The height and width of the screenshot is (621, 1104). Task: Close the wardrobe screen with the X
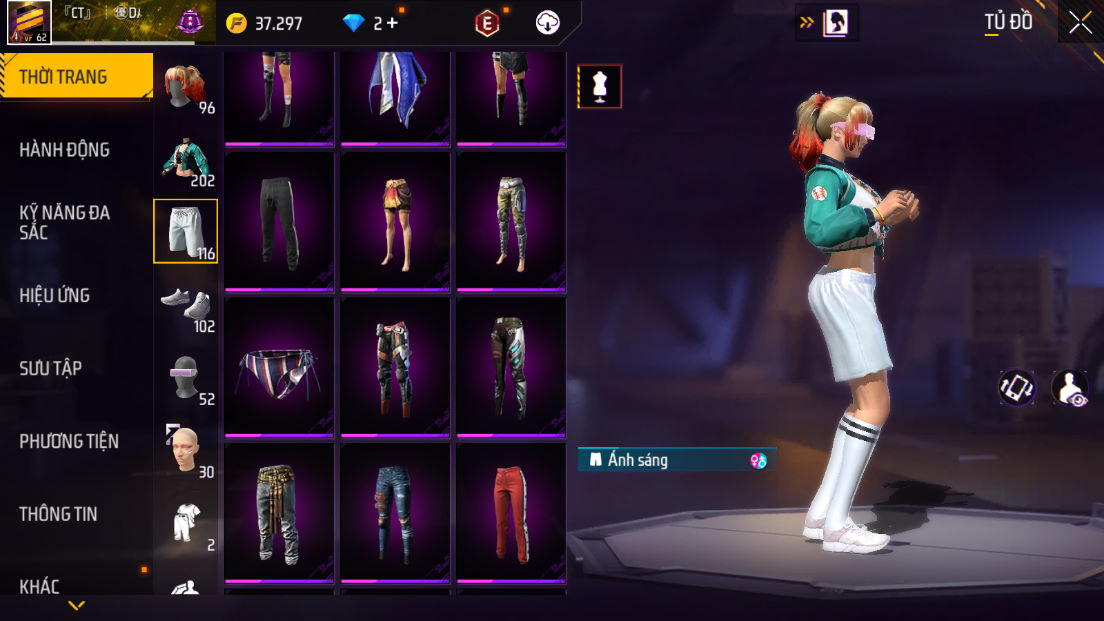point(1080,22)
